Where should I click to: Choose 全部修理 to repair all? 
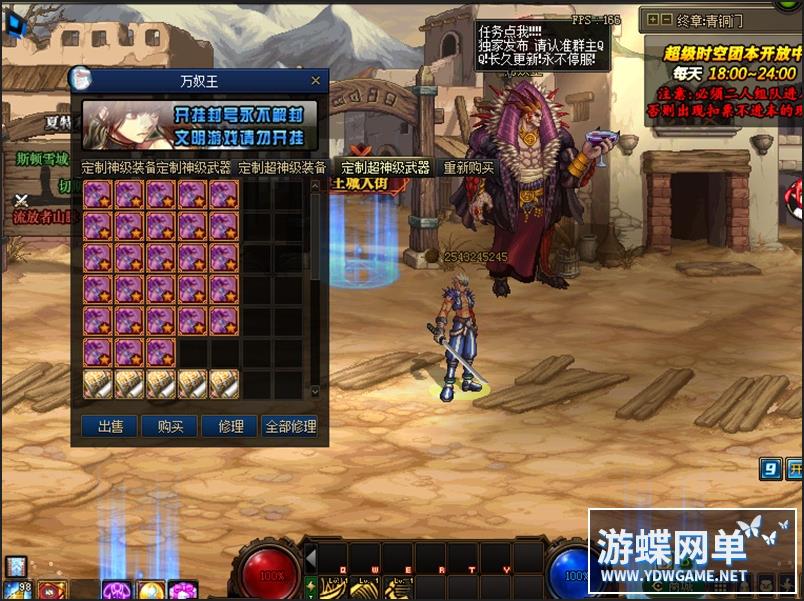pyautogui.click(x=290, y=426)
